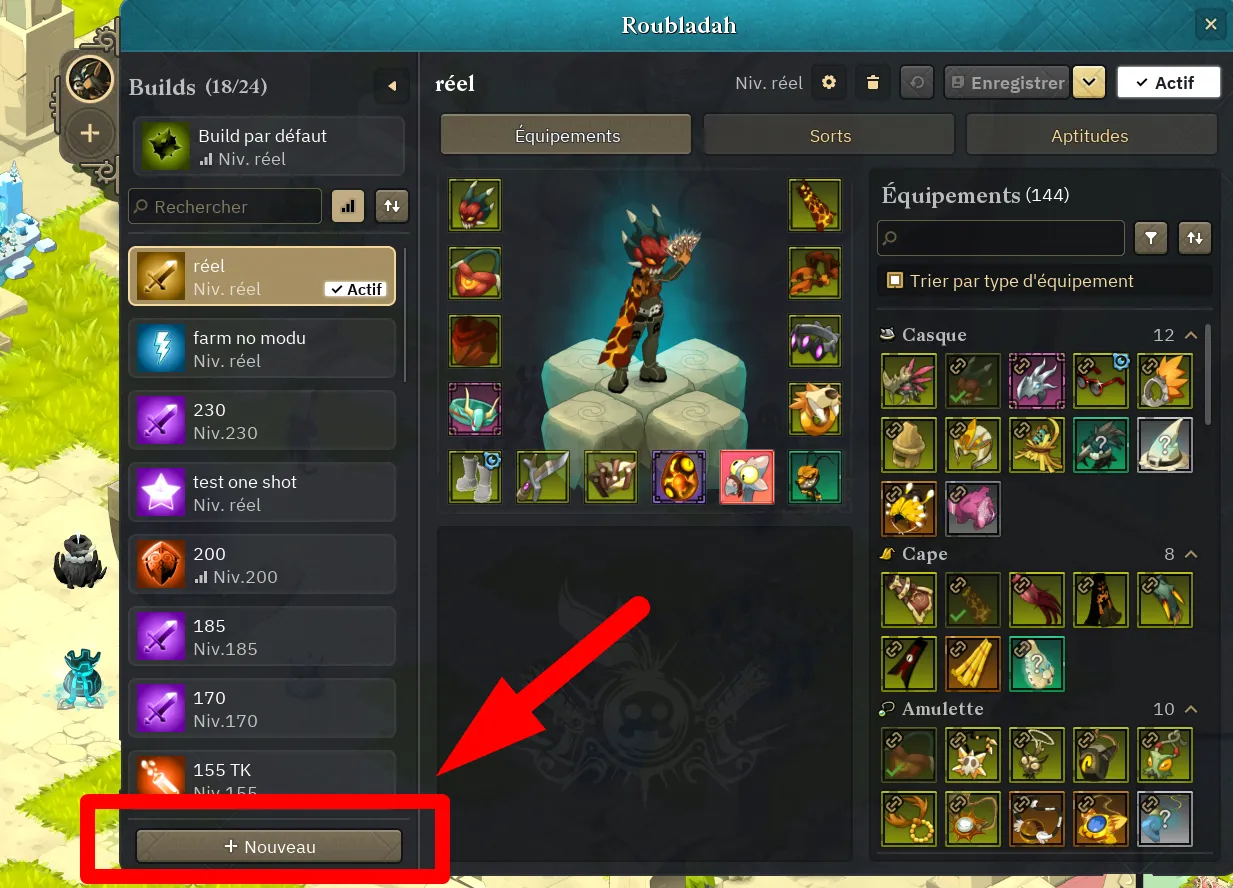Screen dimensions: 1233x888
Task: Collapse the Cape equipment category
Action: click(1191, 554)
